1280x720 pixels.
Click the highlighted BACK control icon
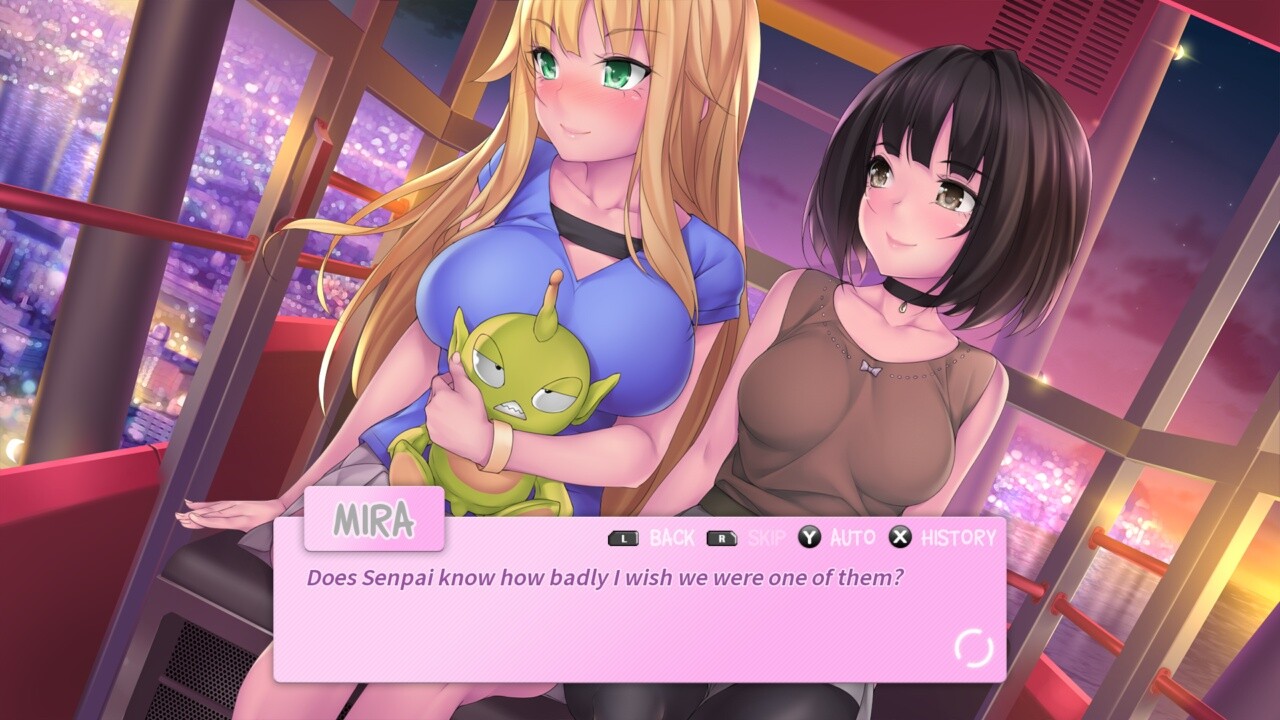(672, 537)
